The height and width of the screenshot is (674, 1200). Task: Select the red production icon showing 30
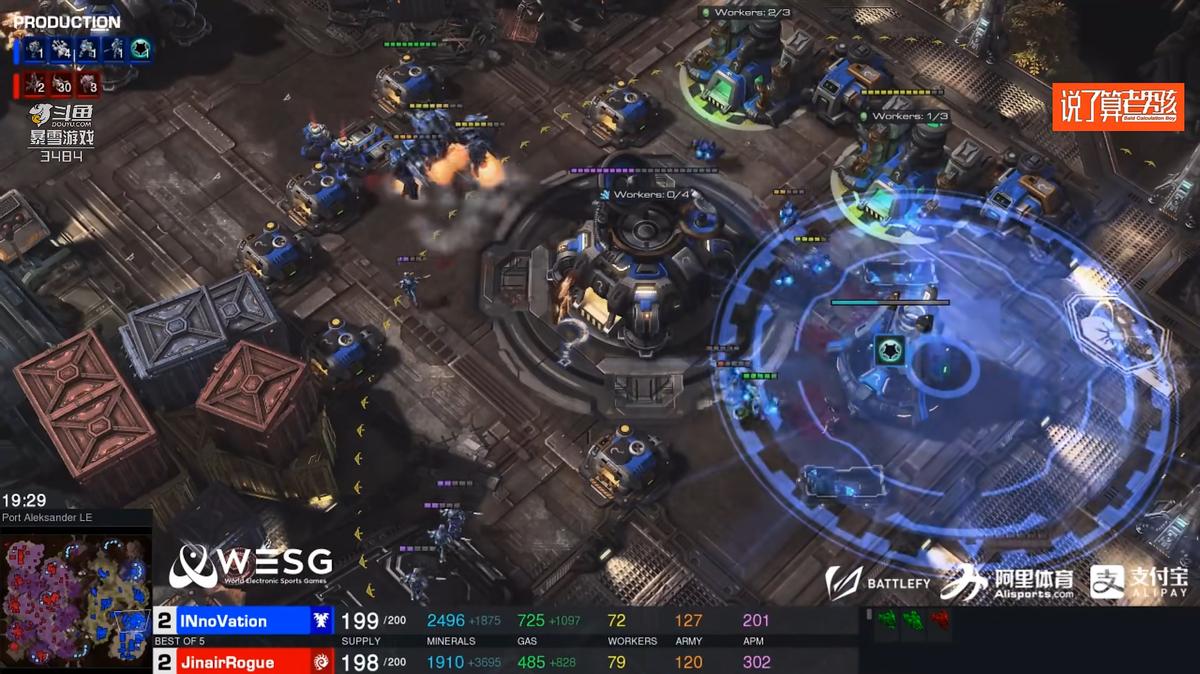62,84
